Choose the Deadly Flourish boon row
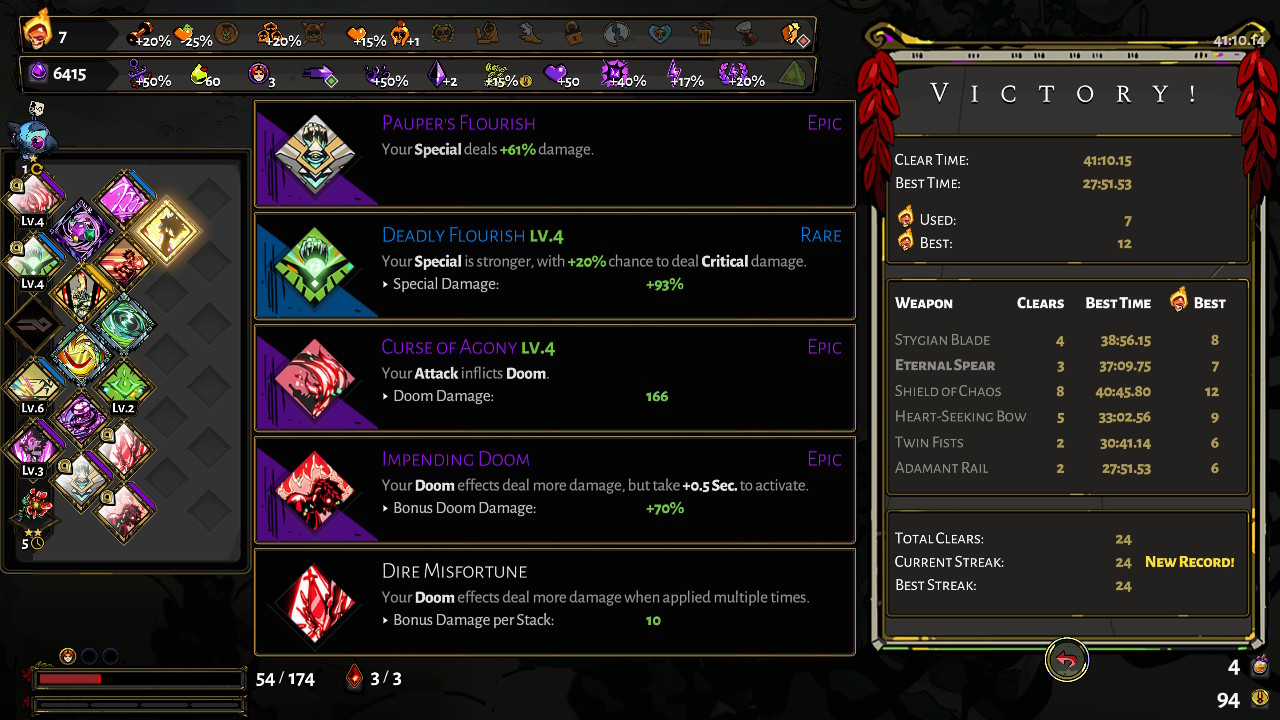This screenshot has width=1280, height=720. [555, 266]
